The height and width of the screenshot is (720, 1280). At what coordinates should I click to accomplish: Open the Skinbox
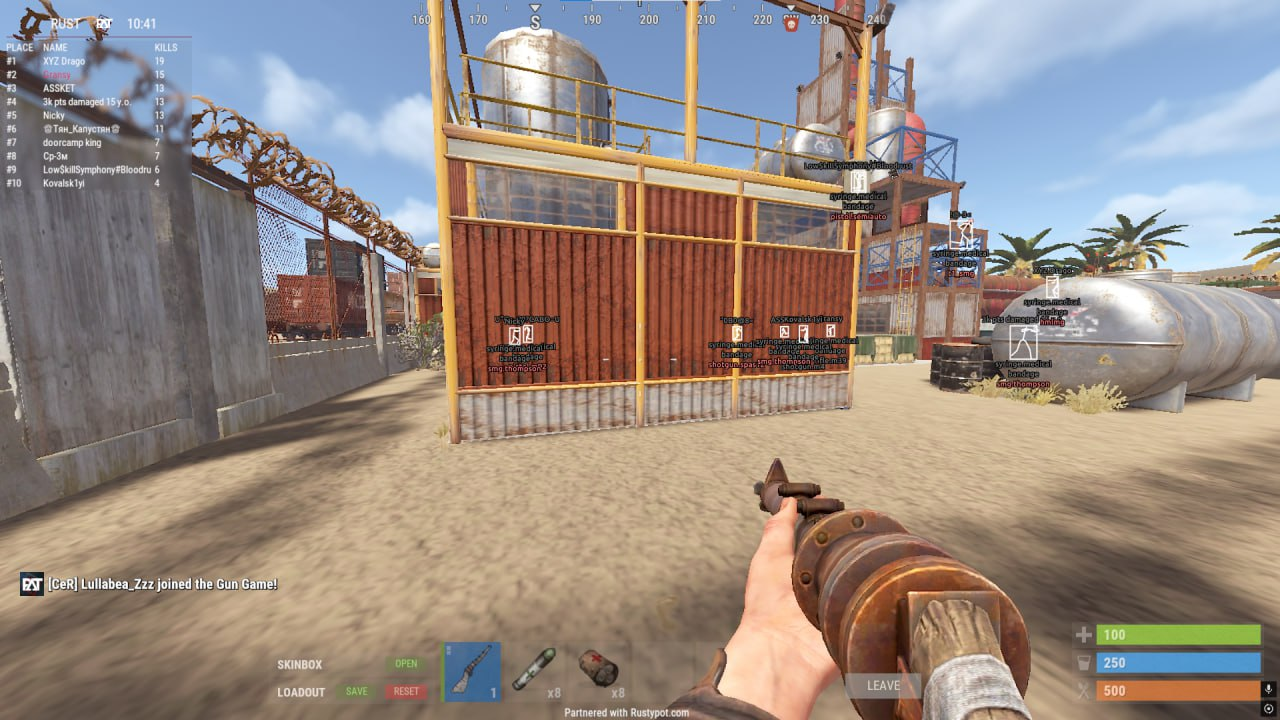(x=406, y=663)
